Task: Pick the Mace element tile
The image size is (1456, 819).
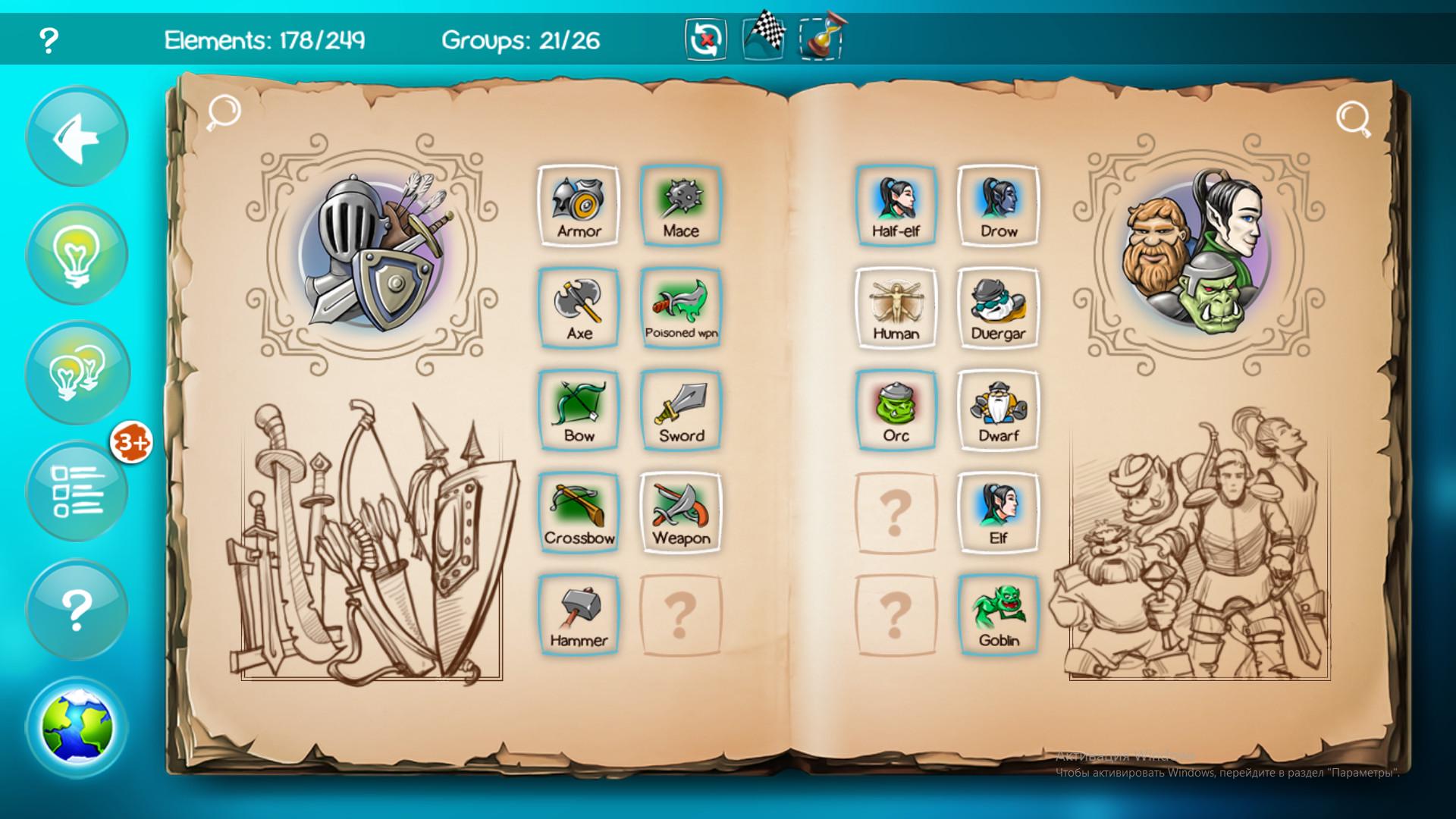Action: (681, 206)
